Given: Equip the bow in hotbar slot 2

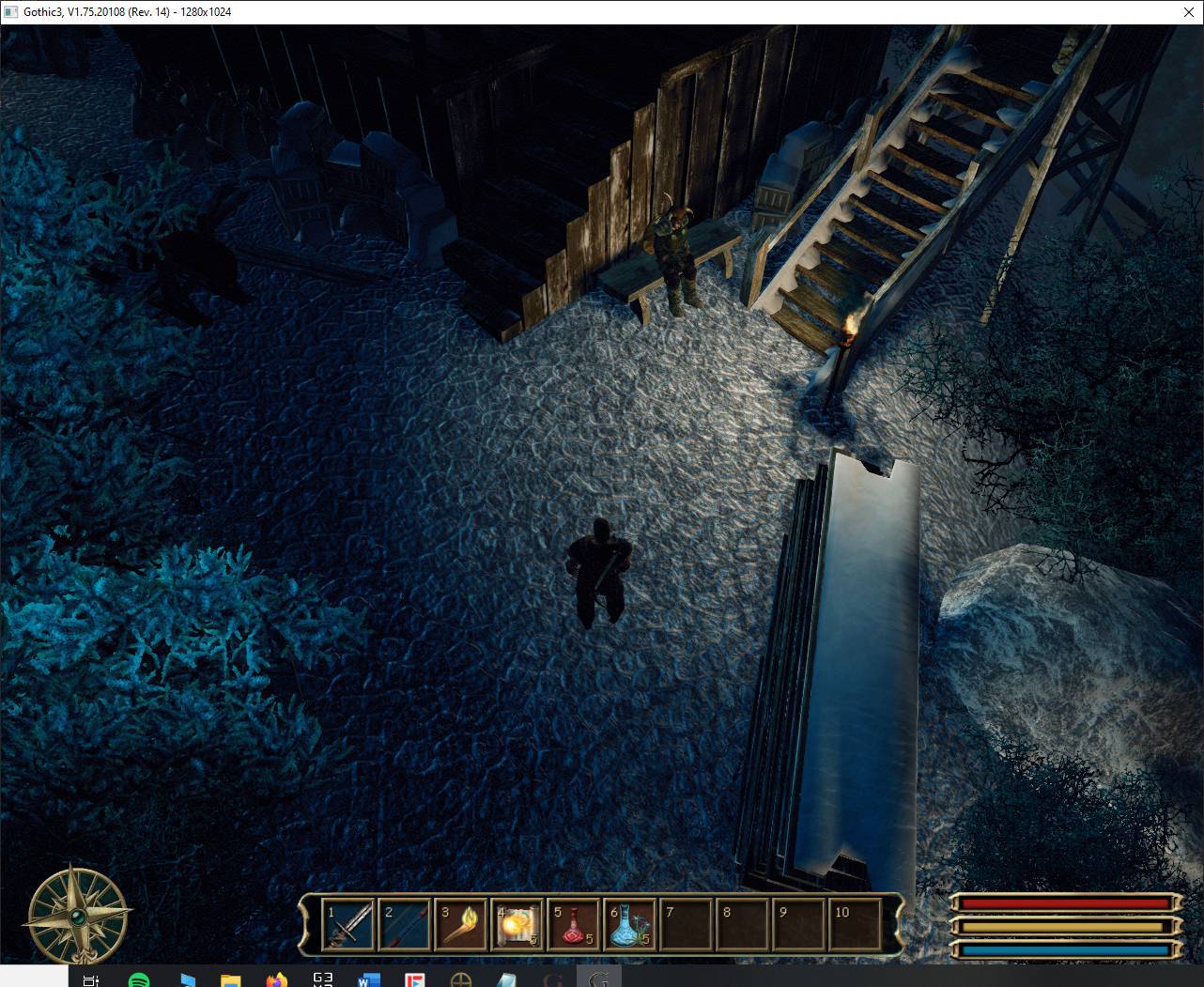Looking at the screenshot, I should click(x=405, y=924).
